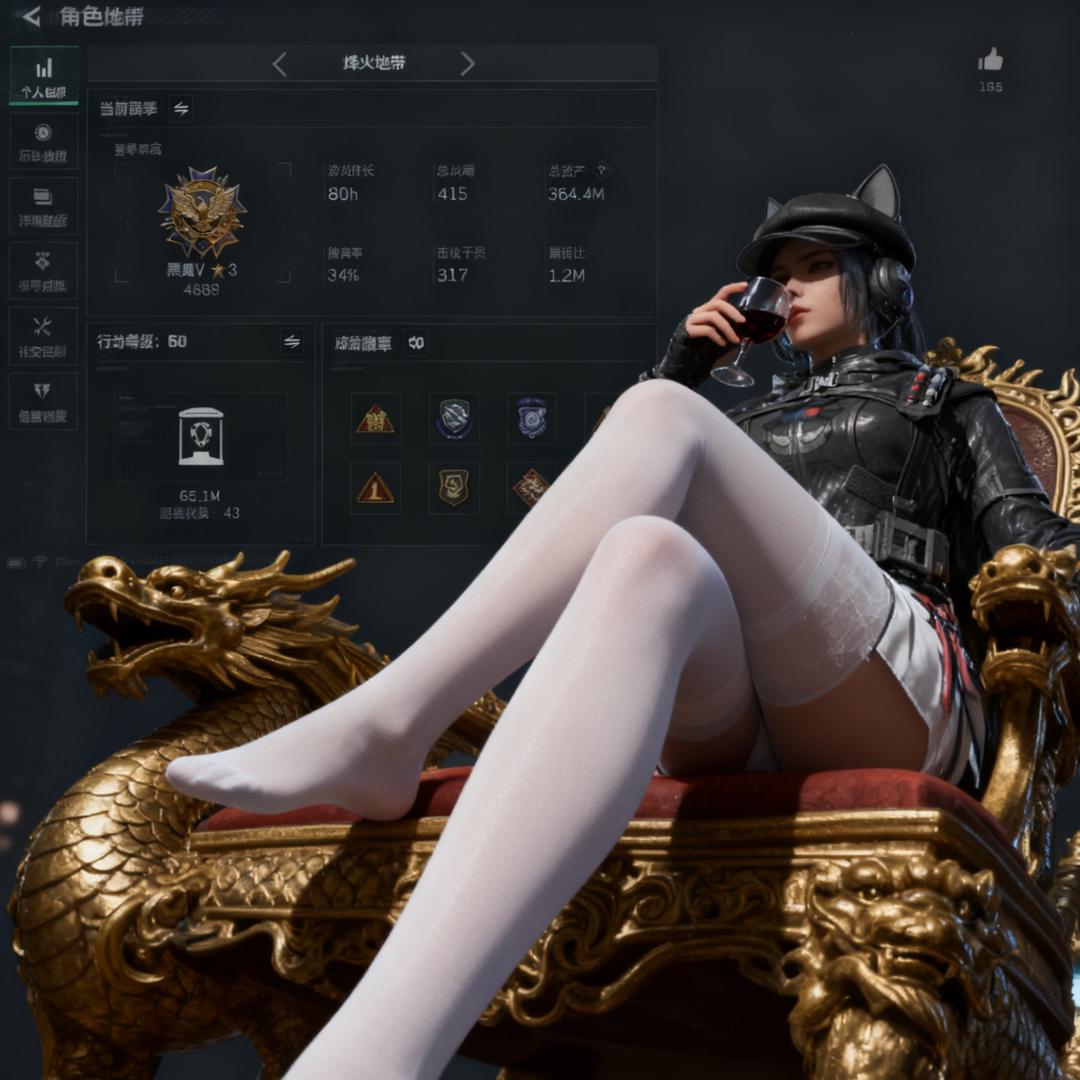This screenshot has width=1080, height=1080.
Task: Select the medal emblem sidebar tab
Action: click(44, 270)
